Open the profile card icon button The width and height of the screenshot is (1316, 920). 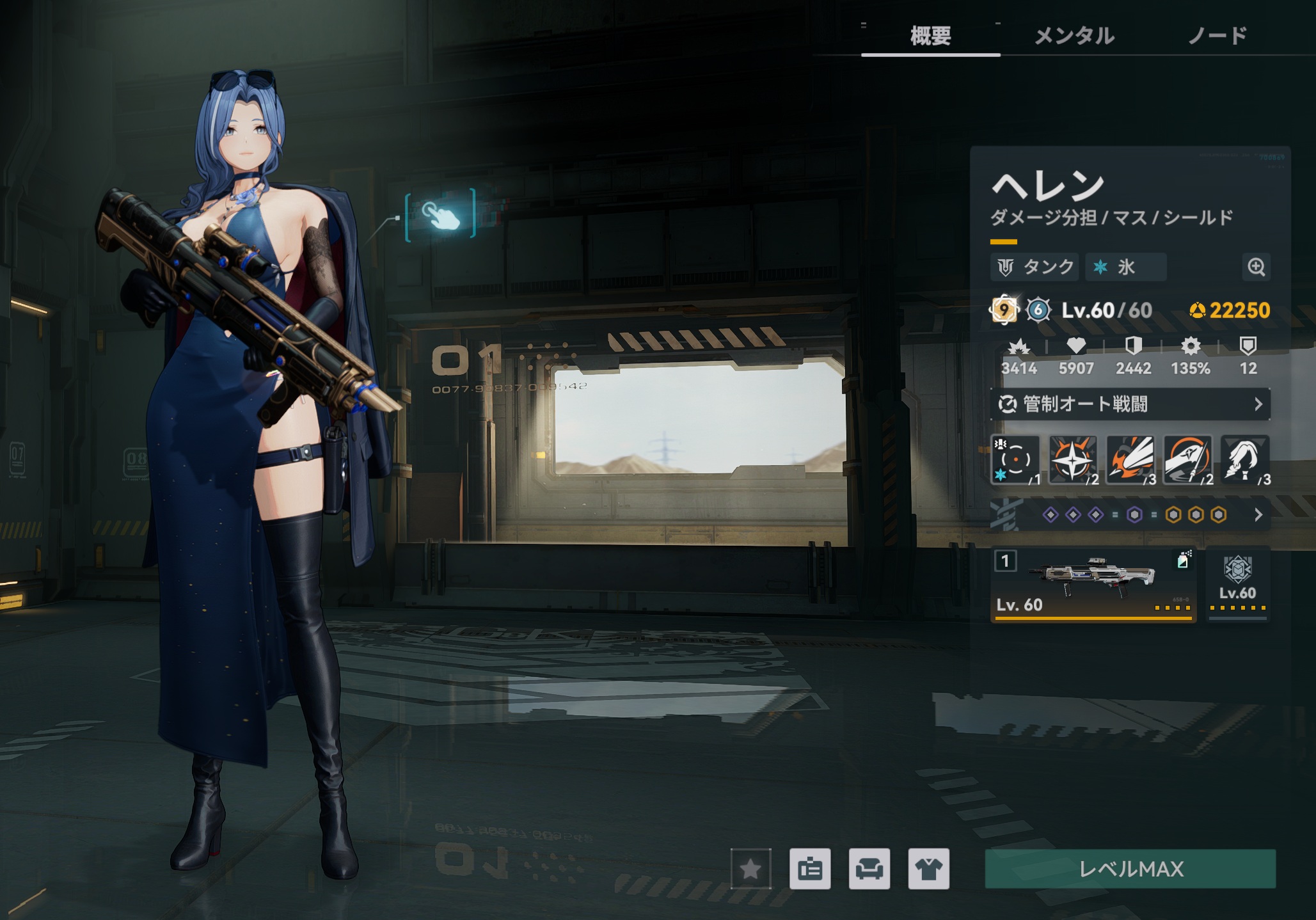pyautogui.click(x=810, y=869)
